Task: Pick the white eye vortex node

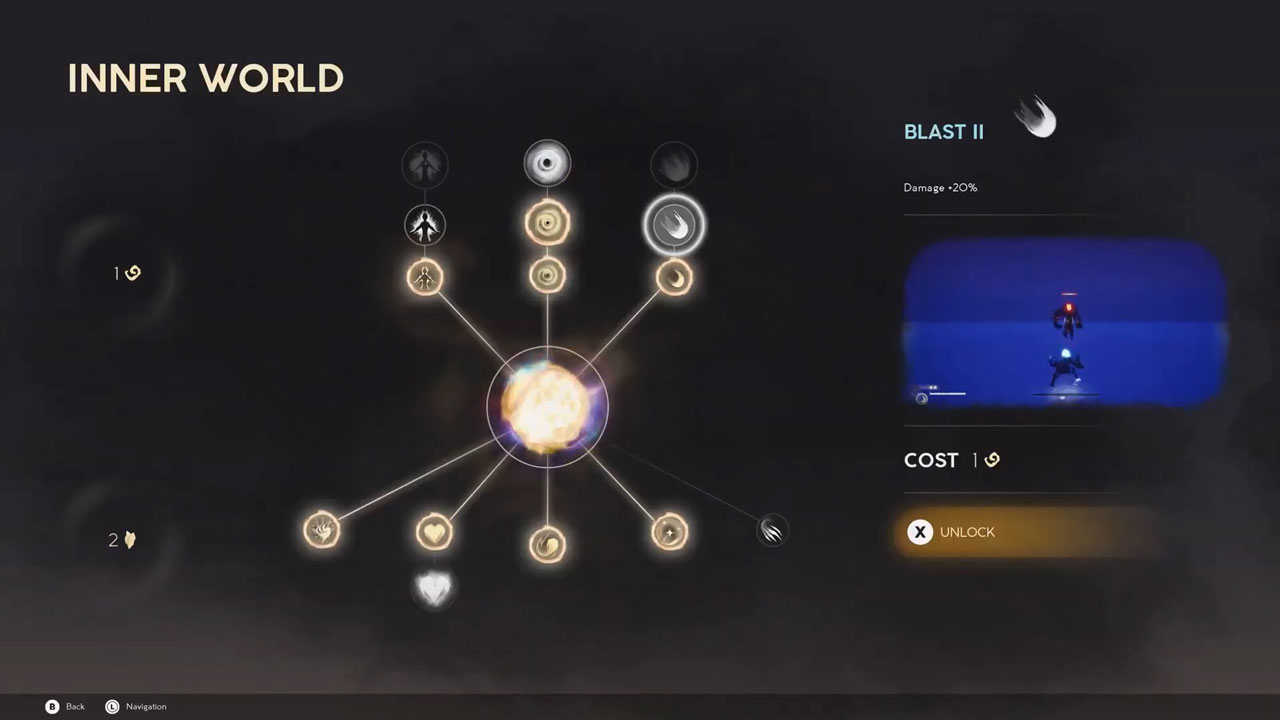Action: tap(547, 164)
